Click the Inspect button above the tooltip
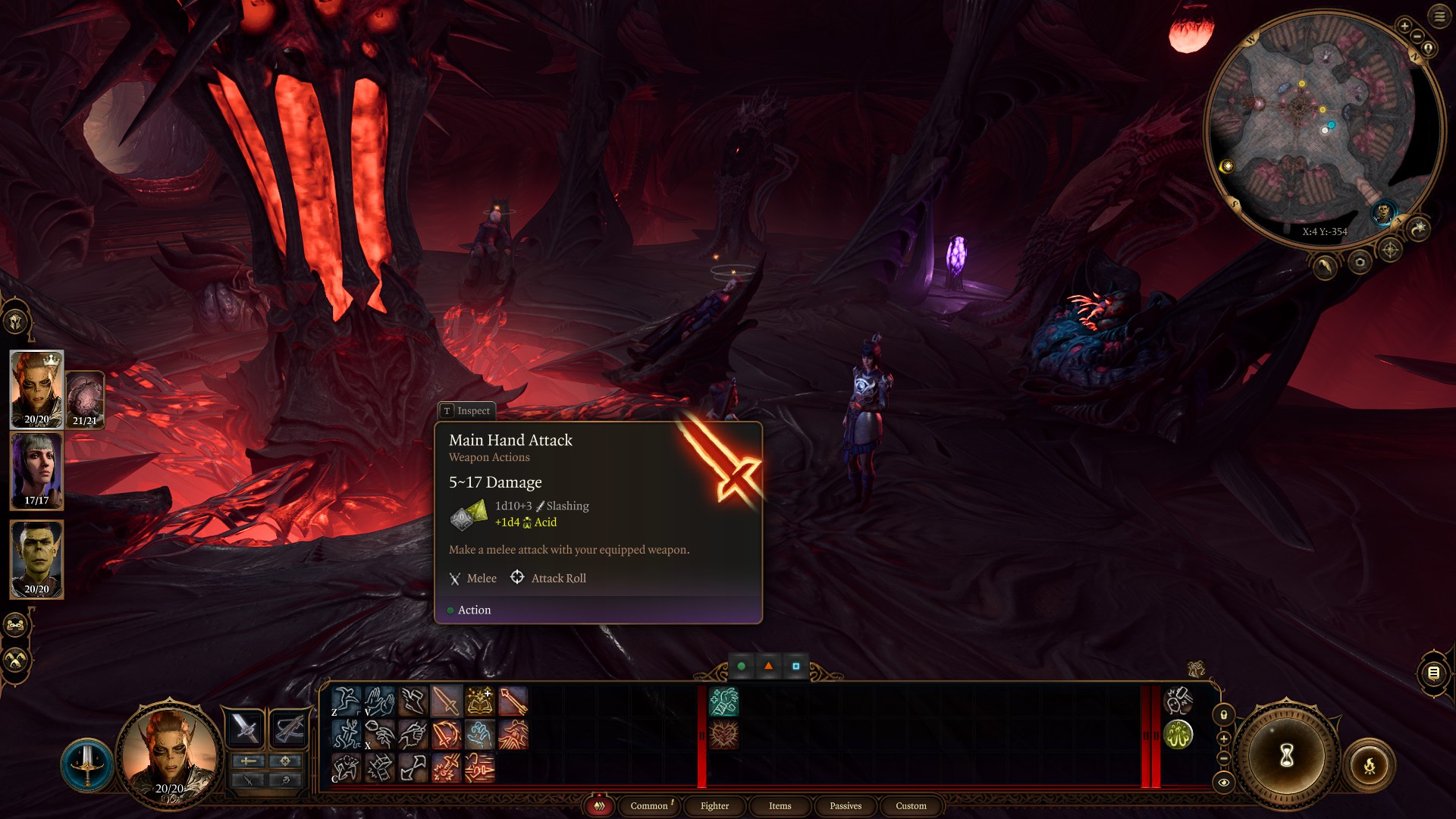Image resolution: width=1456 pixels, height=819 pixels. click(x=466, y=410)
